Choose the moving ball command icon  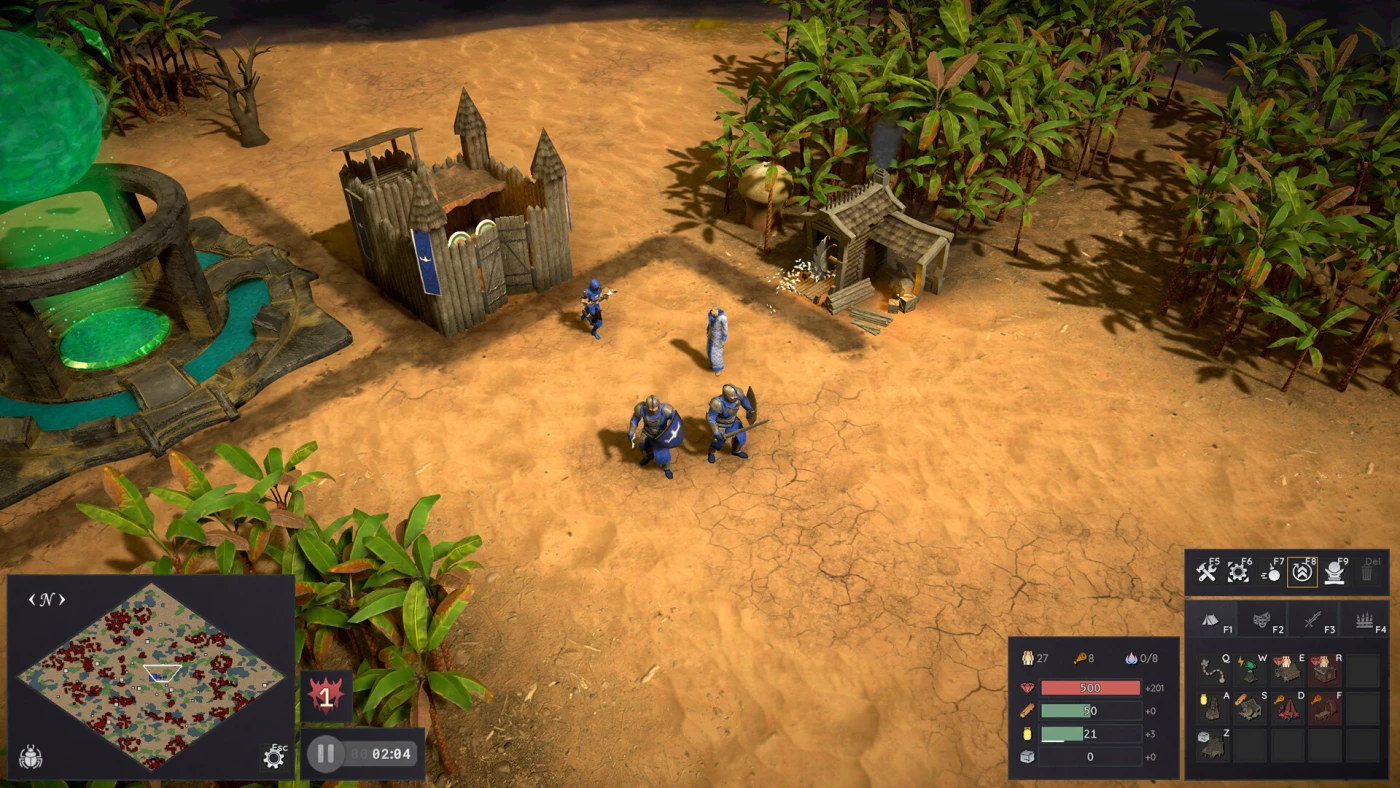[x=1271, y=572]
